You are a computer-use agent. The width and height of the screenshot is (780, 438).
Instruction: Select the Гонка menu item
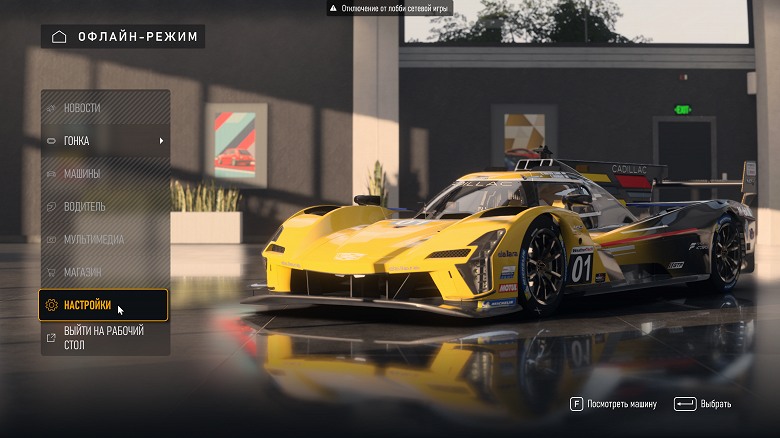coord(104,141)
